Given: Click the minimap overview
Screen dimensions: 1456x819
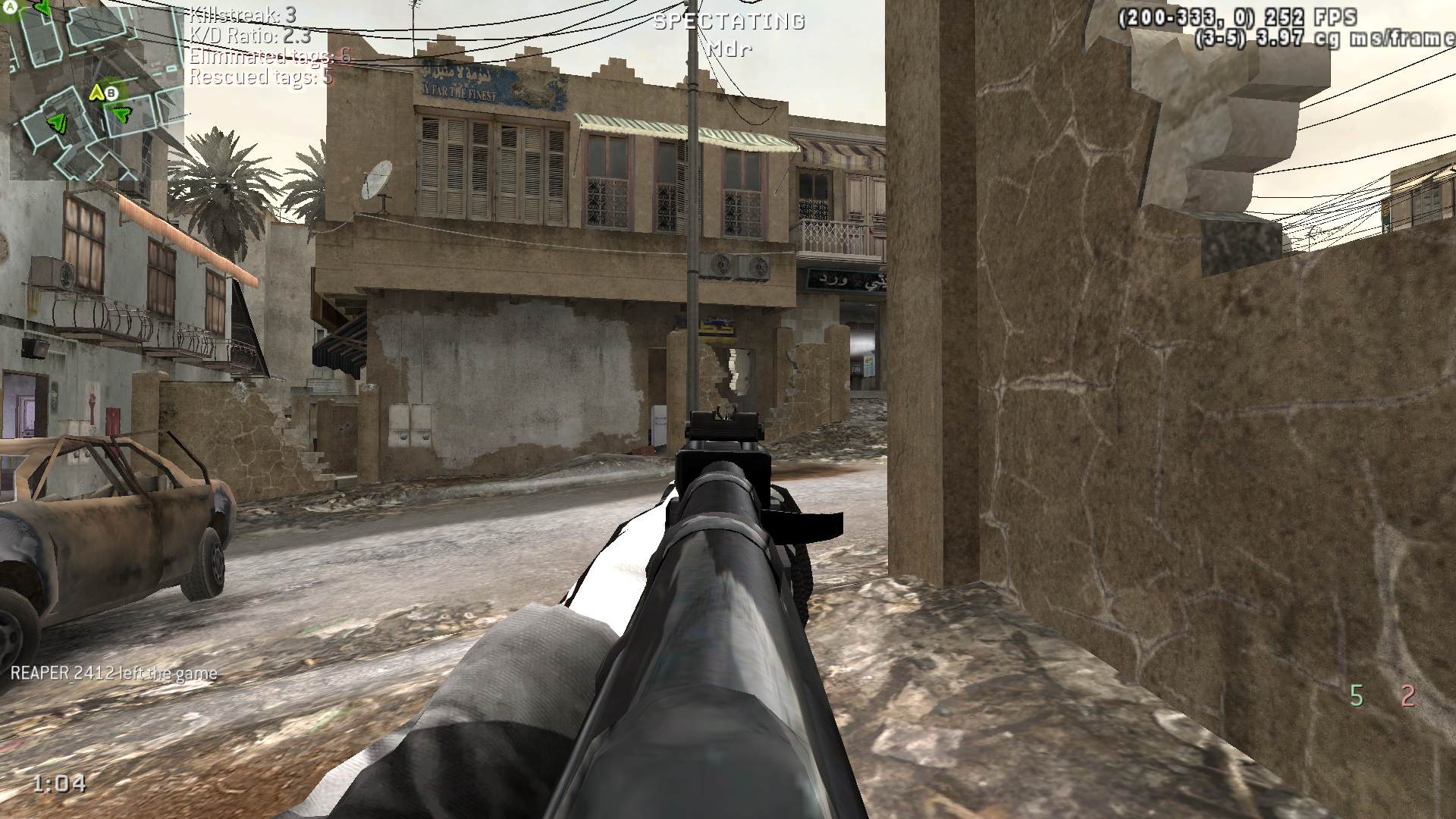Looking at the screenshot, I should tap(91, 89).
